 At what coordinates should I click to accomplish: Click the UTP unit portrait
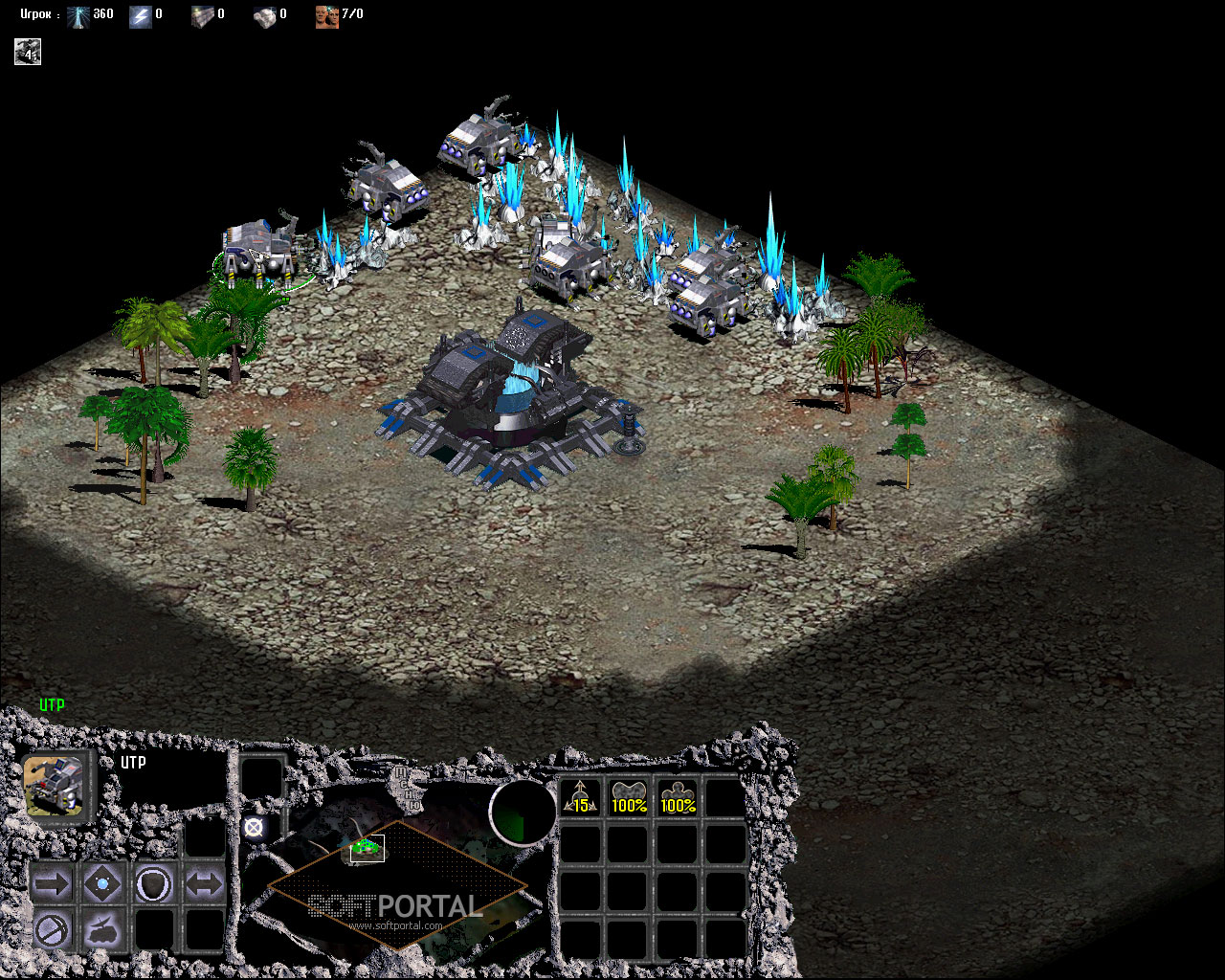tap(59, 787)
